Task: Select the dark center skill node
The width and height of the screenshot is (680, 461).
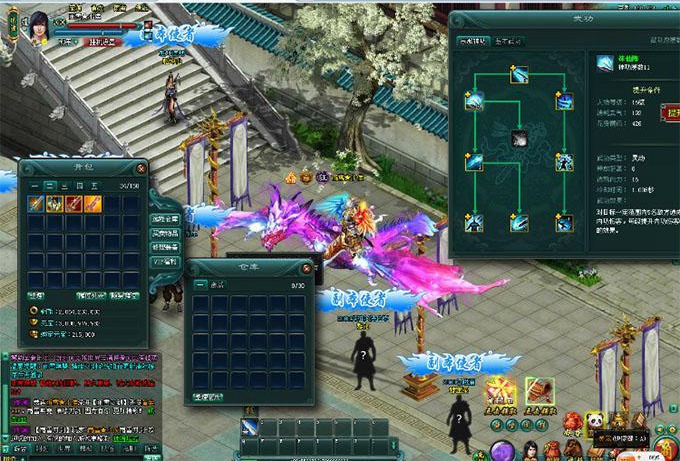Action: tap(519, 138)
